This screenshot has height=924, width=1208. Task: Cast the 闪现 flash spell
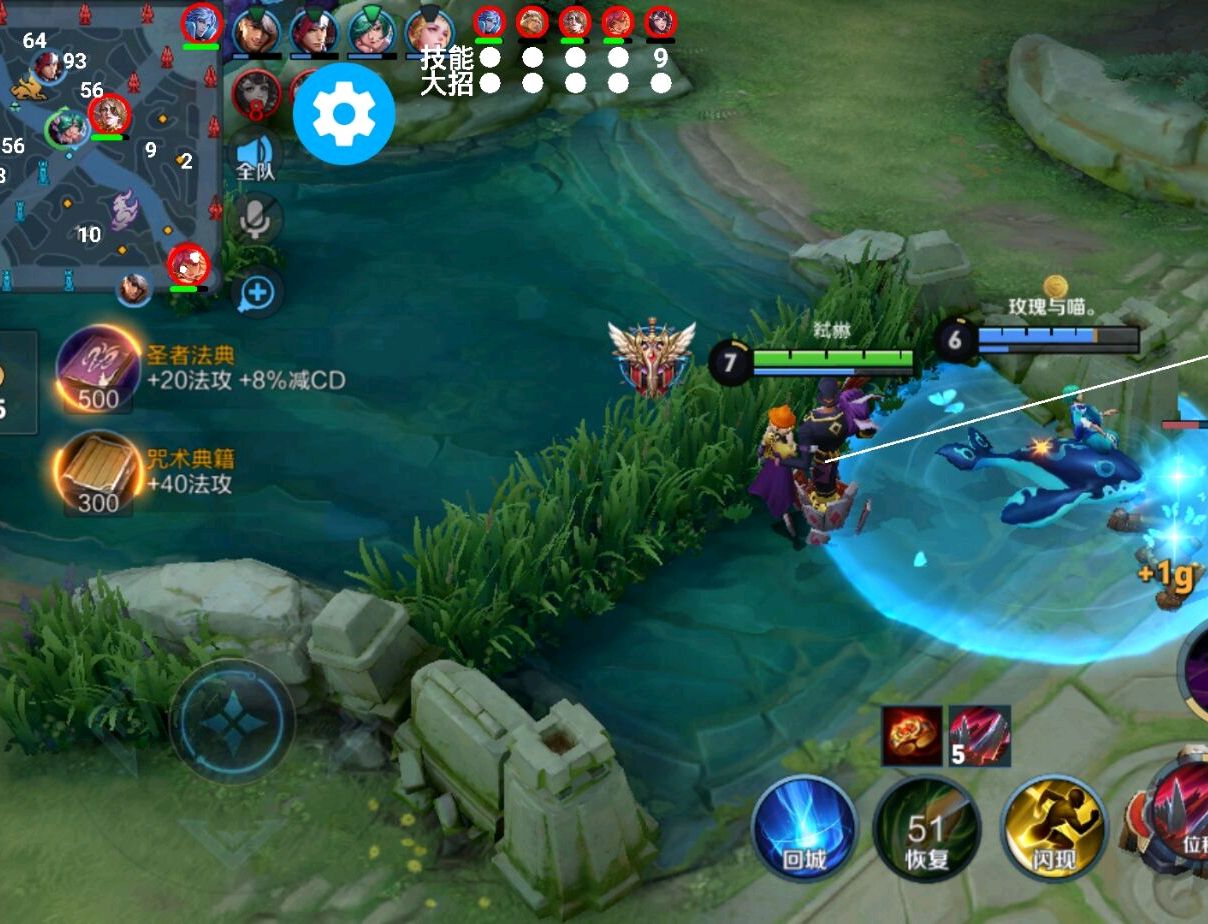pyautogui.click(x=1053, y=827)
